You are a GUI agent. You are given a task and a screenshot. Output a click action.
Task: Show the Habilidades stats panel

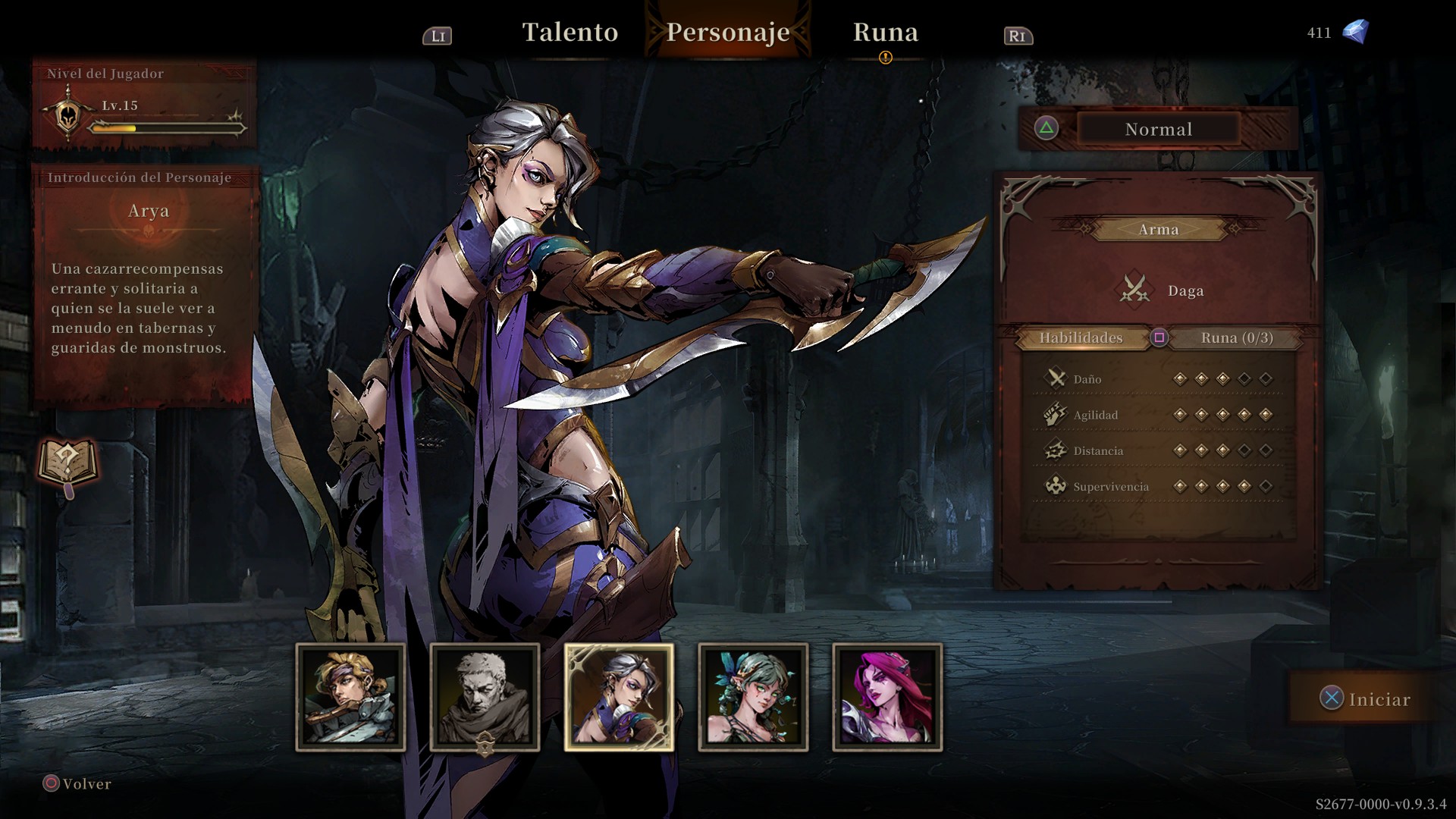point(1081,338)
